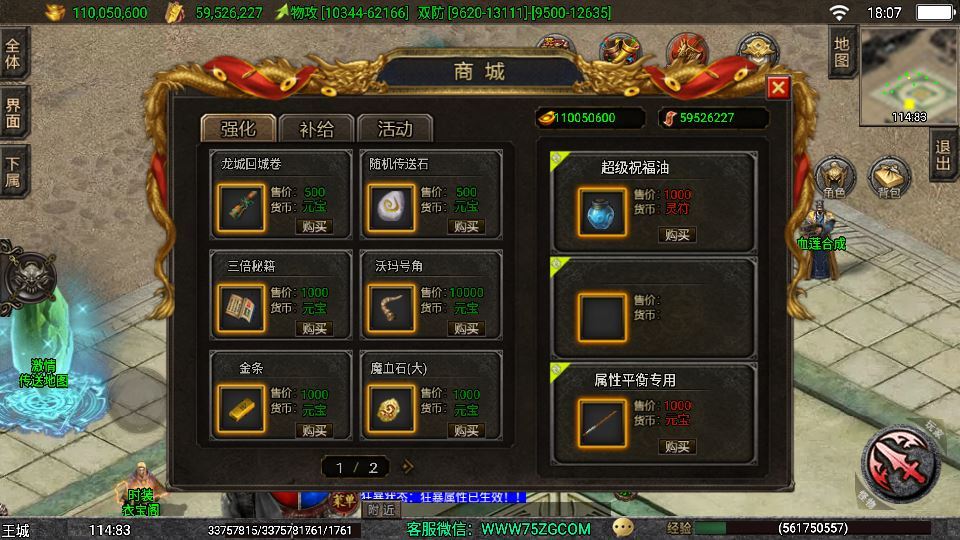Screen dimensions: 960x540
Task: Purchase the 随机传送石 stone
Action: 465,226
